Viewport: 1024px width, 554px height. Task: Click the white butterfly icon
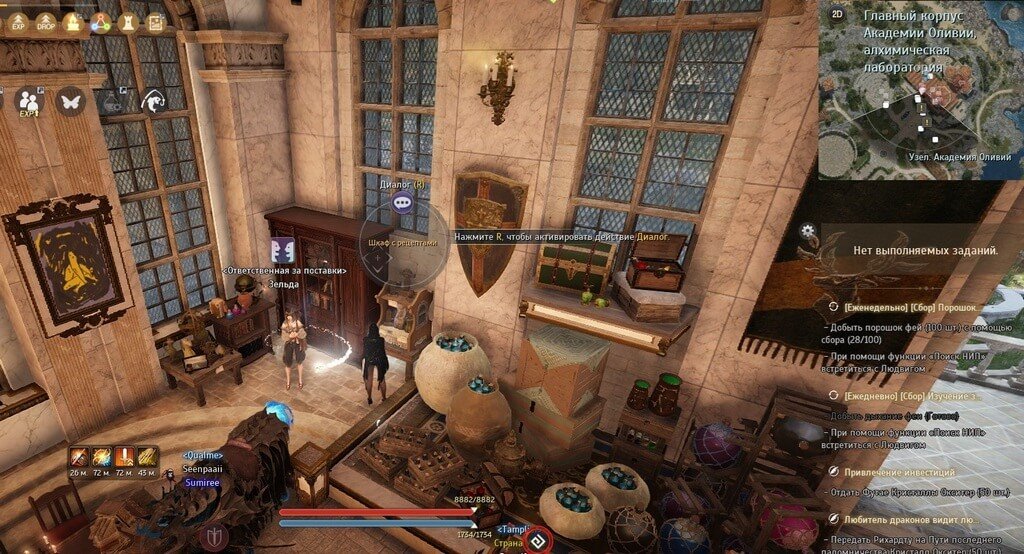70,101
